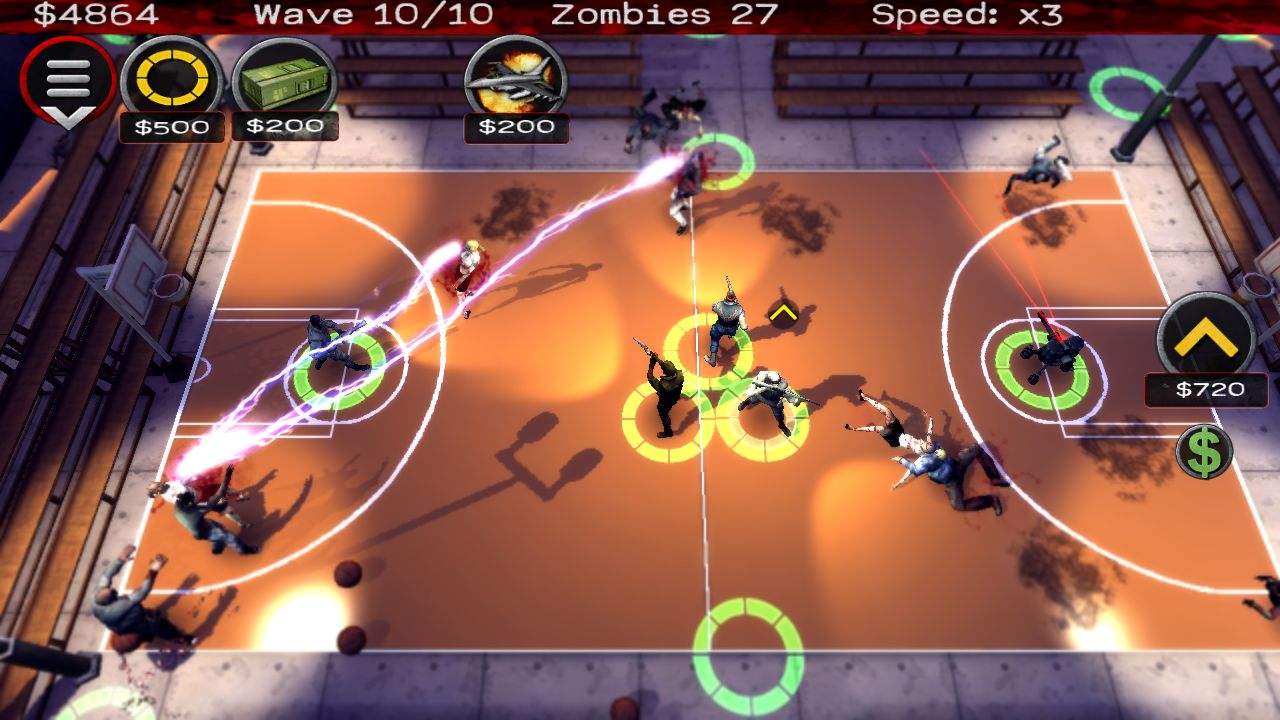Image resolution: width=1280 pixels, height=720 pixels.
Task: Click the $500 price tag under the turret icon
Action: click(170, 128)
